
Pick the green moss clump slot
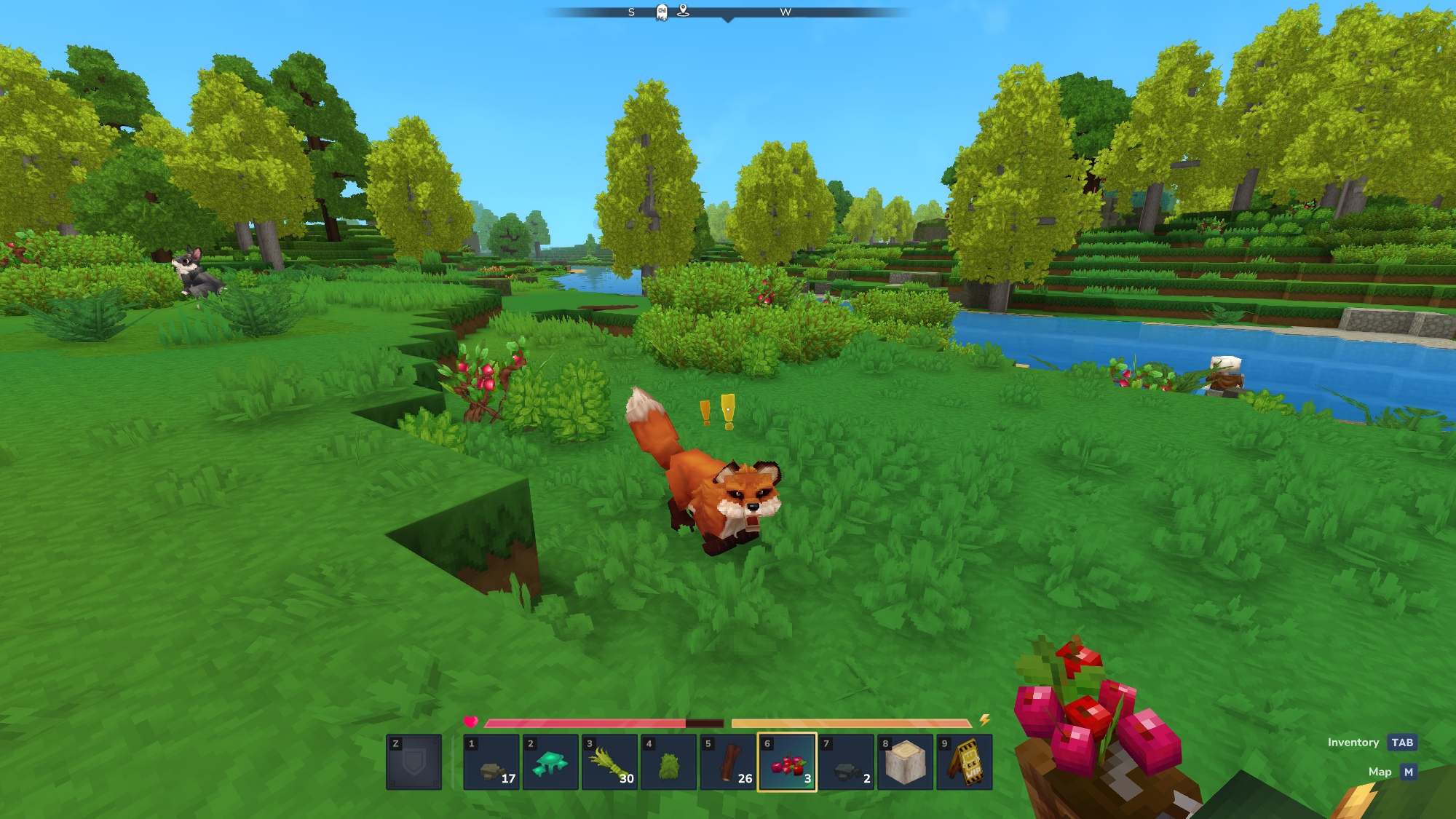[x=669, y=762]
